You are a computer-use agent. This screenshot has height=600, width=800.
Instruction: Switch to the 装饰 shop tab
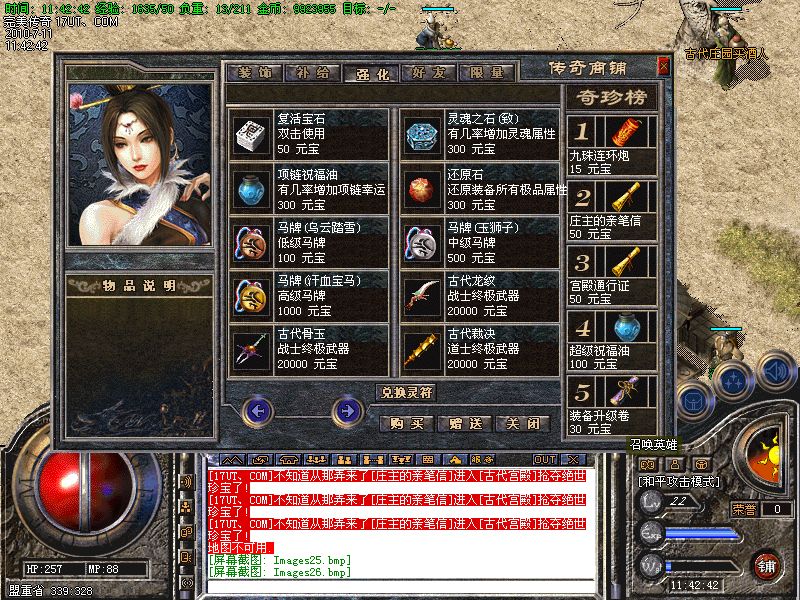tap(256, 73)
